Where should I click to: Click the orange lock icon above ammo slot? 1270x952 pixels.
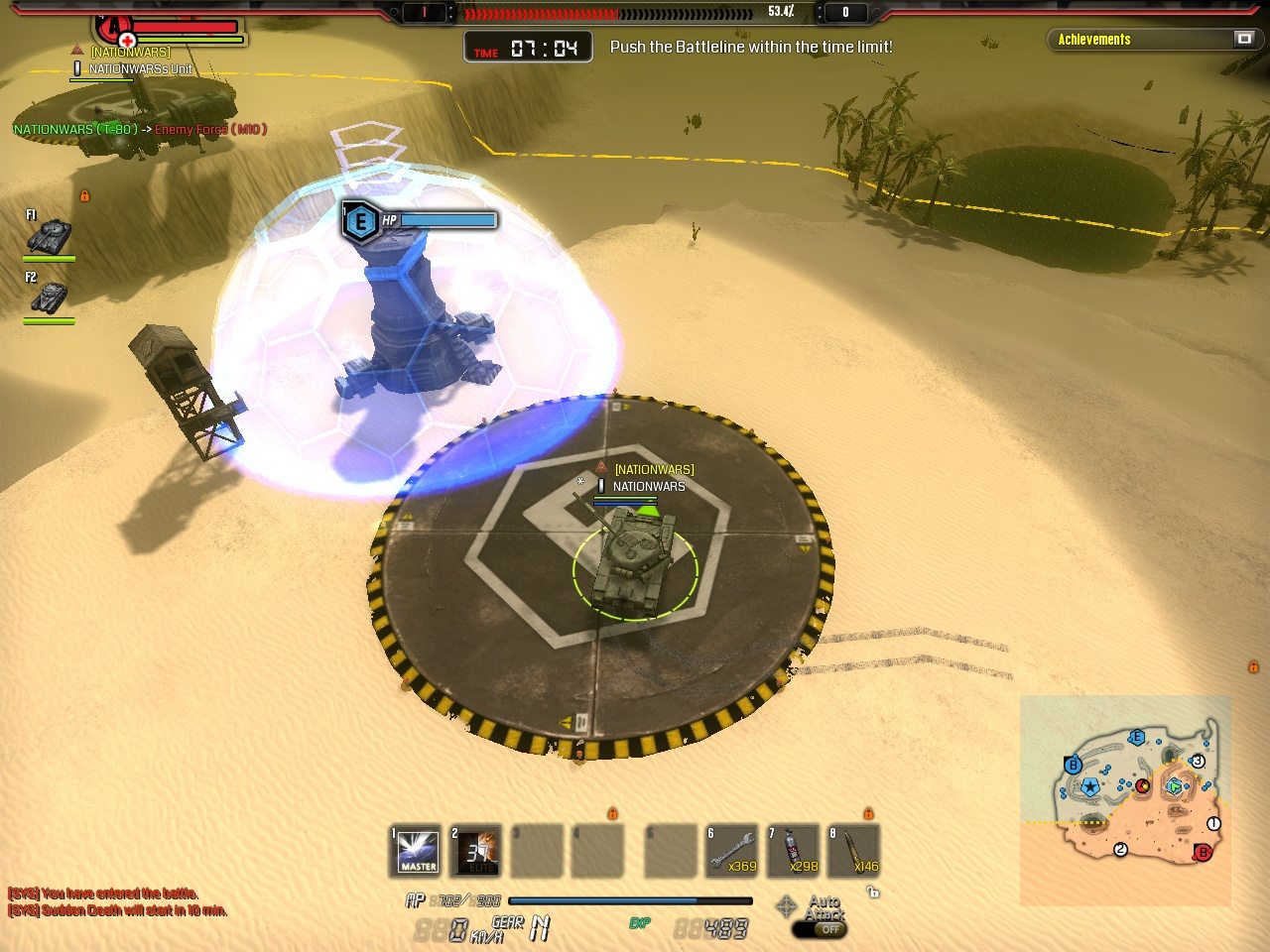coord(868,813)
